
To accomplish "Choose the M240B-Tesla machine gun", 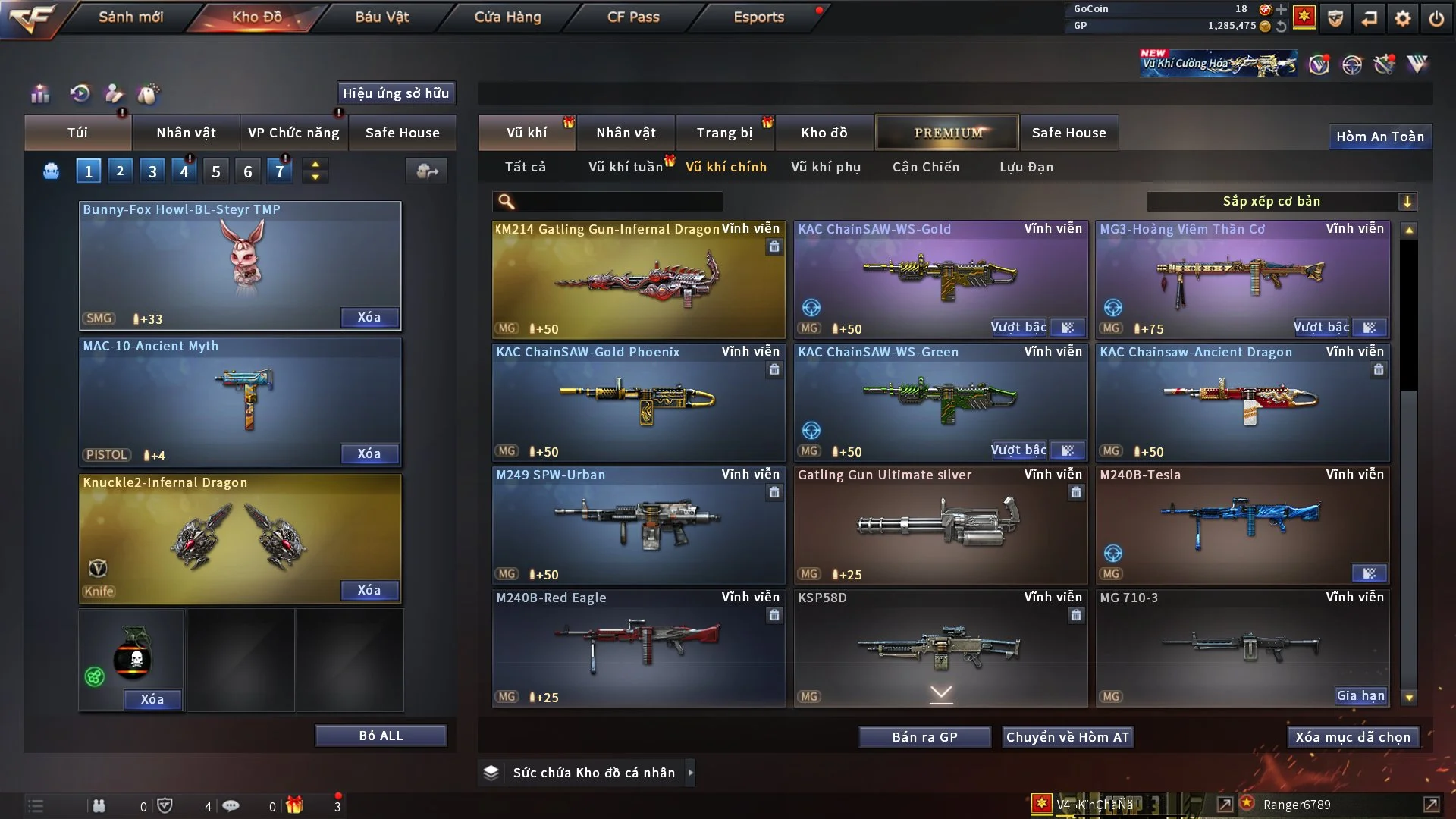I will pos(1242,525).
